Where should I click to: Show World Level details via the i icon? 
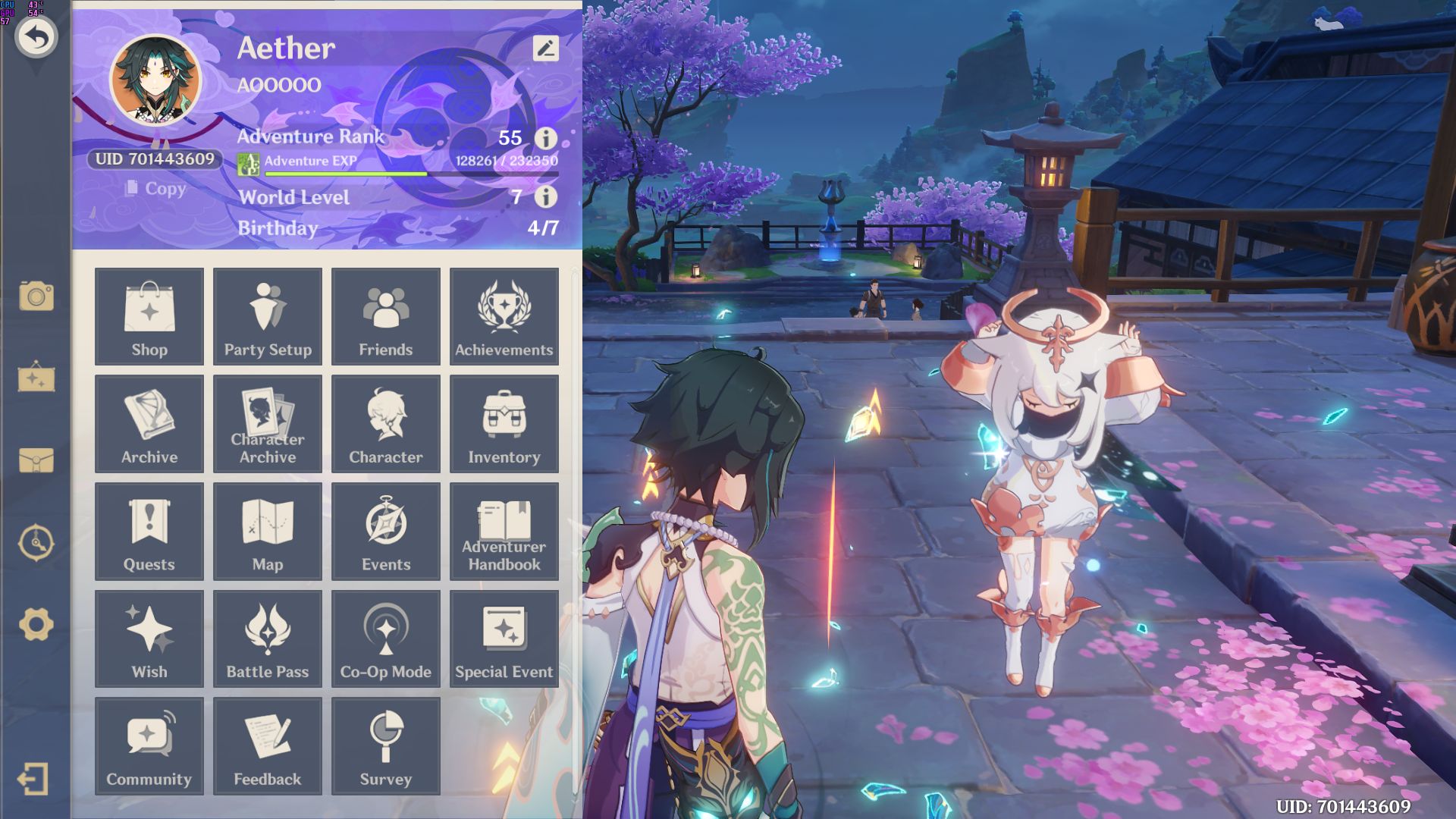click(544, 198)
